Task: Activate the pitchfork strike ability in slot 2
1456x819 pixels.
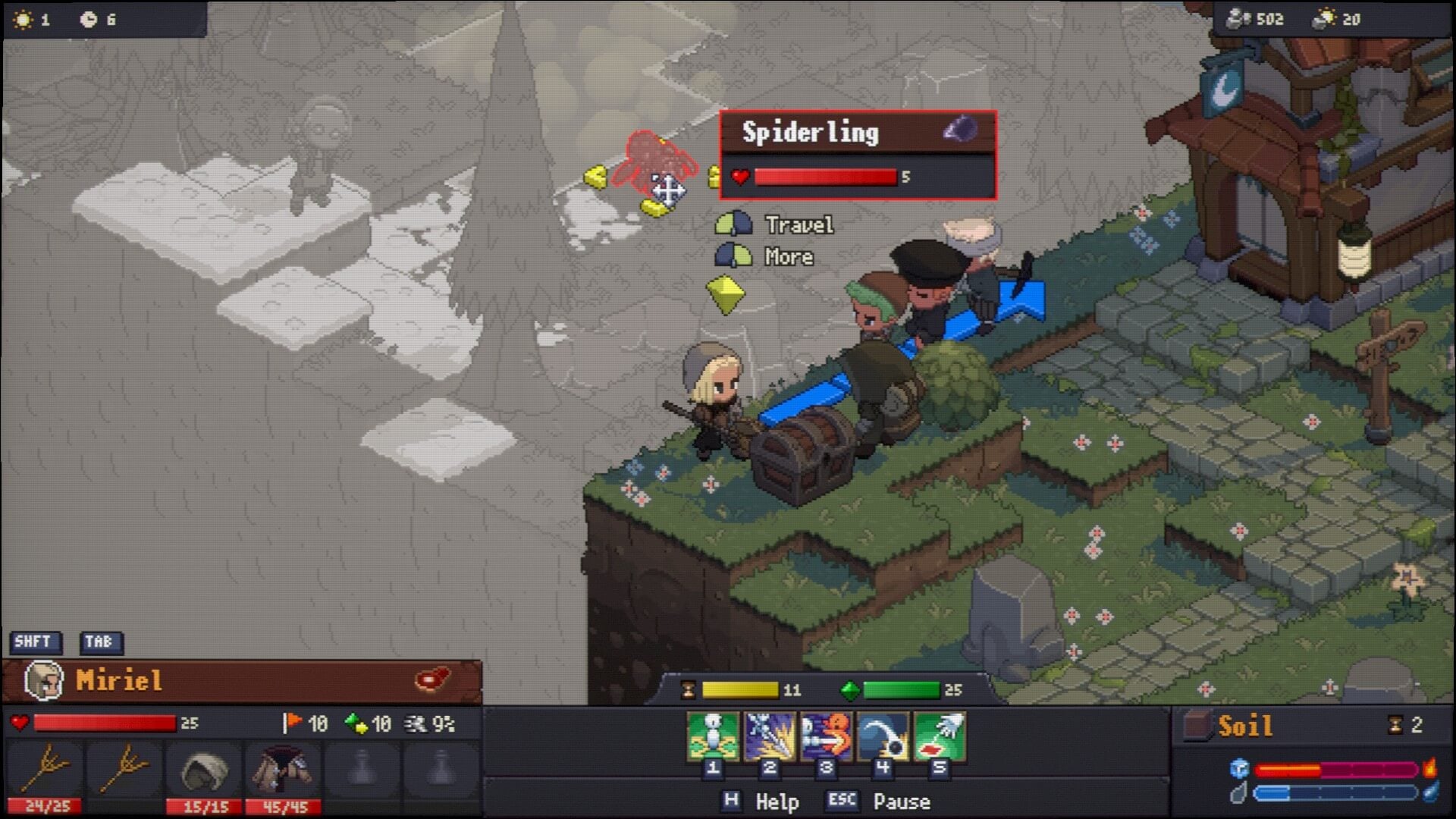Action: (x=769, y=736)
